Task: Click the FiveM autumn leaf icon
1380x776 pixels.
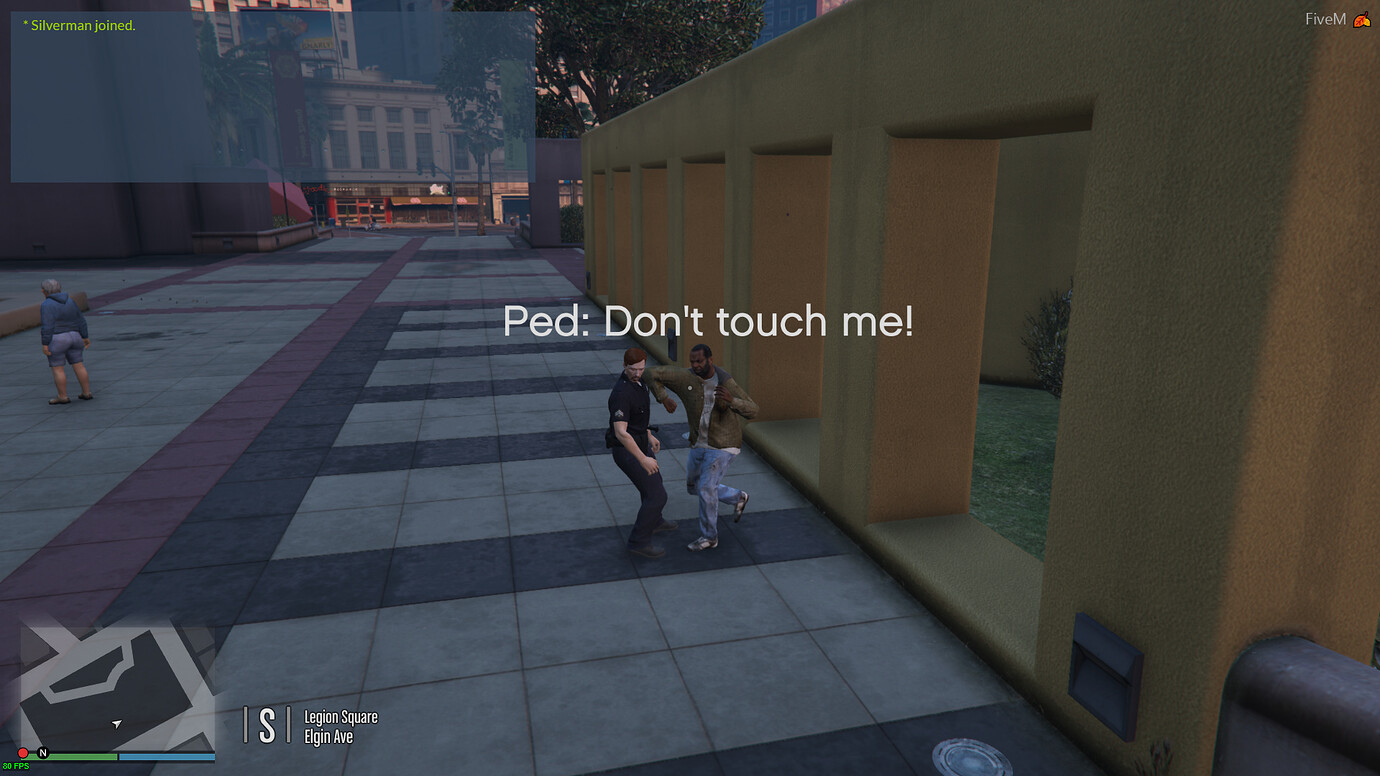Action: pos(1363,17)
